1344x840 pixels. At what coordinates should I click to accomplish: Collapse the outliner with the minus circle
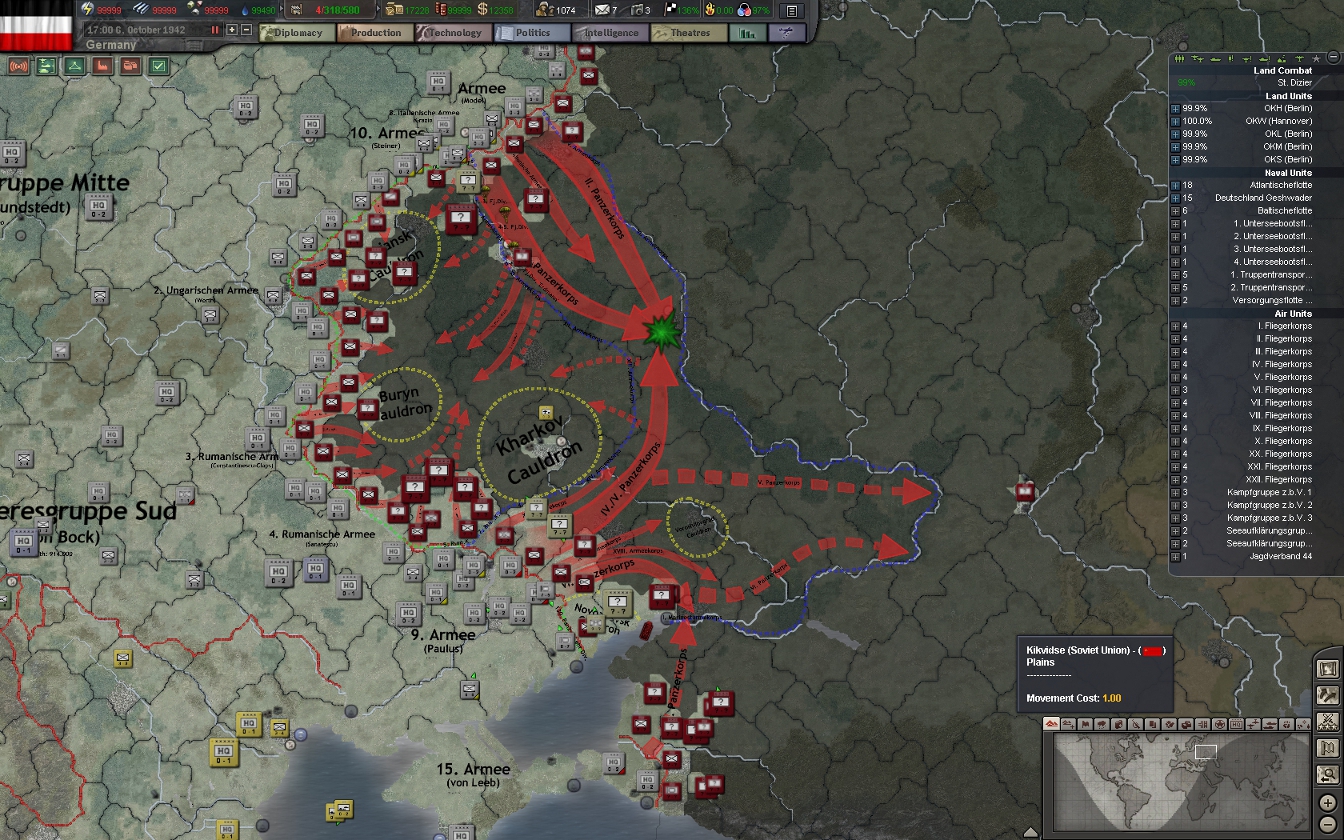[1333, 57]
